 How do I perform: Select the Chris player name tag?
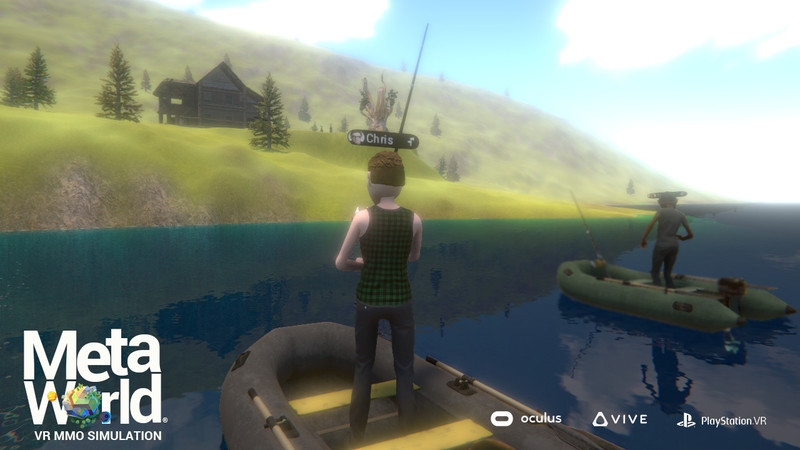381,139
